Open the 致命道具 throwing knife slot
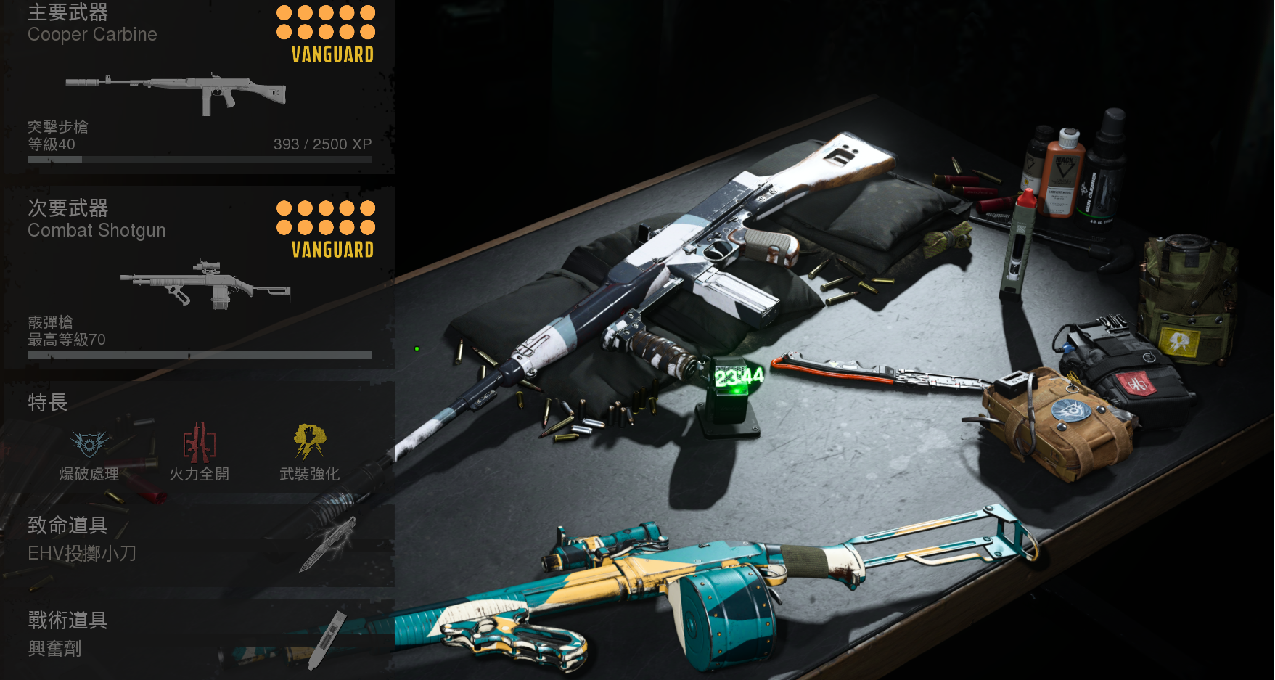This screenshot has width=1275, height=680. tap(198, 542)
